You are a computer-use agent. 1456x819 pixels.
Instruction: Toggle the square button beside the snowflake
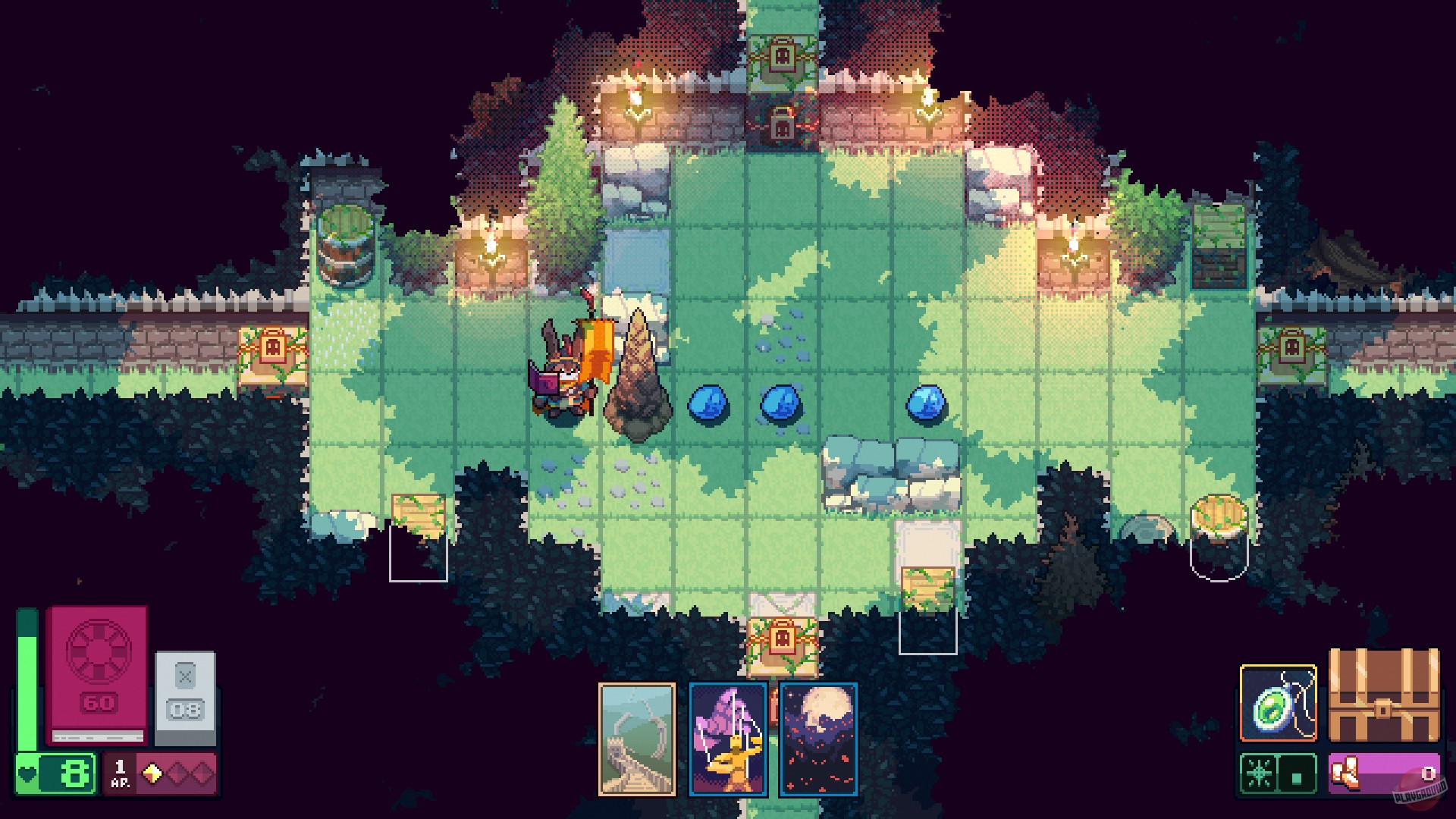(1296, 775)
